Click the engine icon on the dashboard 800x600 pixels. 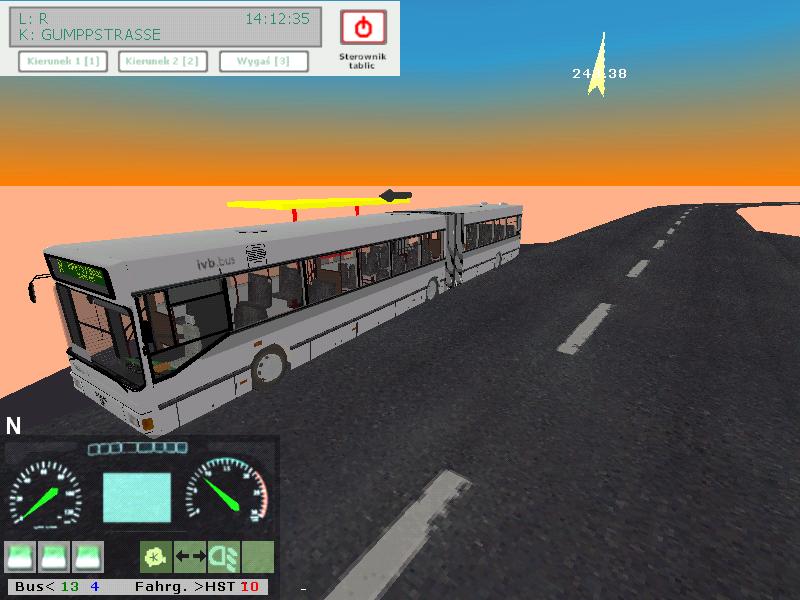click(155, 556)
